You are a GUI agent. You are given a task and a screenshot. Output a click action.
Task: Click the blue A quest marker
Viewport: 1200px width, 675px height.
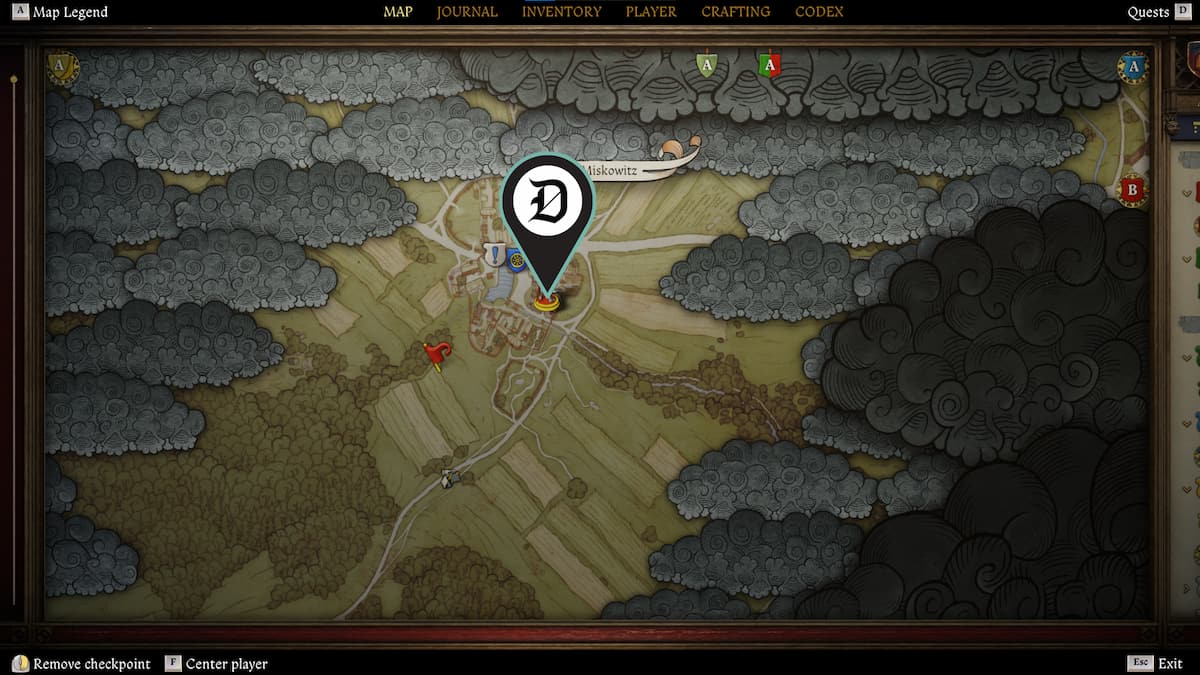pos(1132,67)
